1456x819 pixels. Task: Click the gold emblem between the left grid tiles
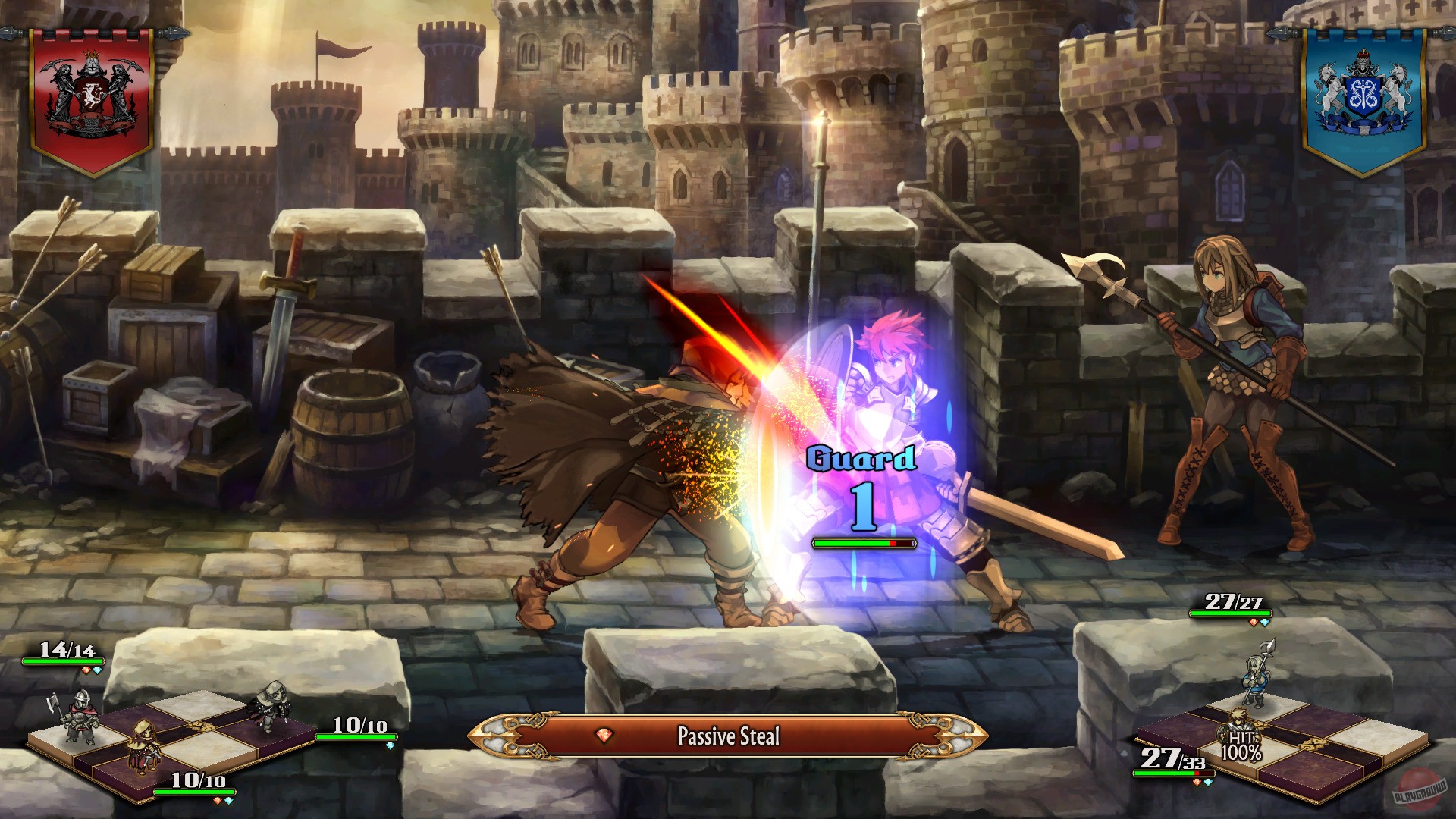point(202,727)
